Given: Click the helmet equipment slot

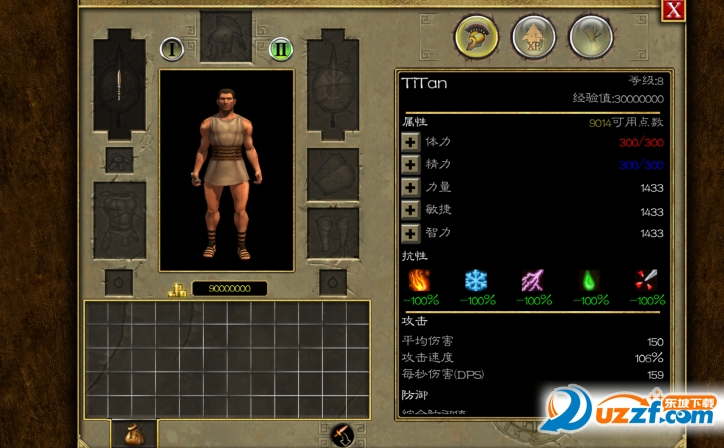Looking at the screenshot, I should tap(226, 36).
